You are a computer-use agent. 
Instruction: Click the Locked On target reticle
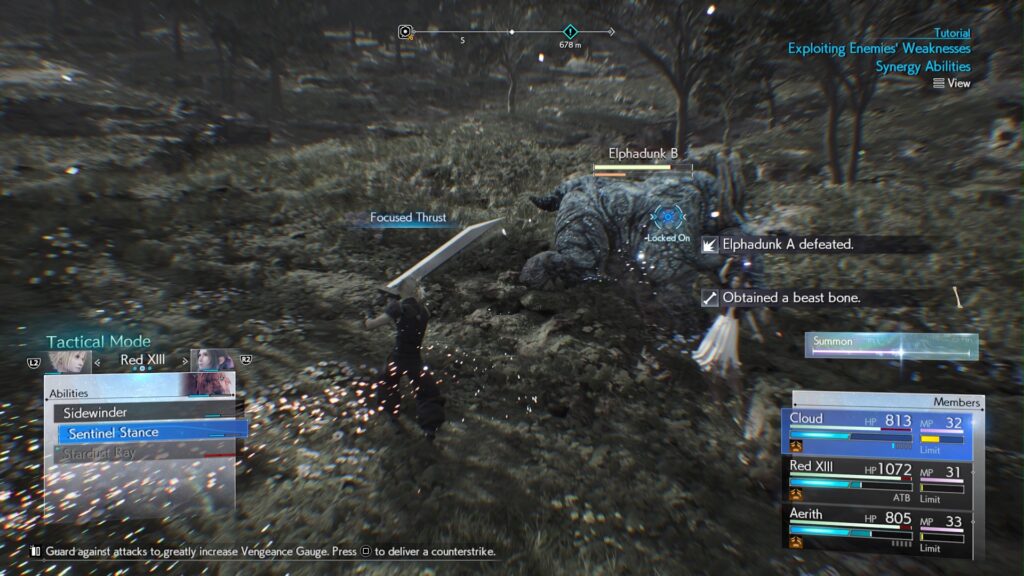point(669,215)
